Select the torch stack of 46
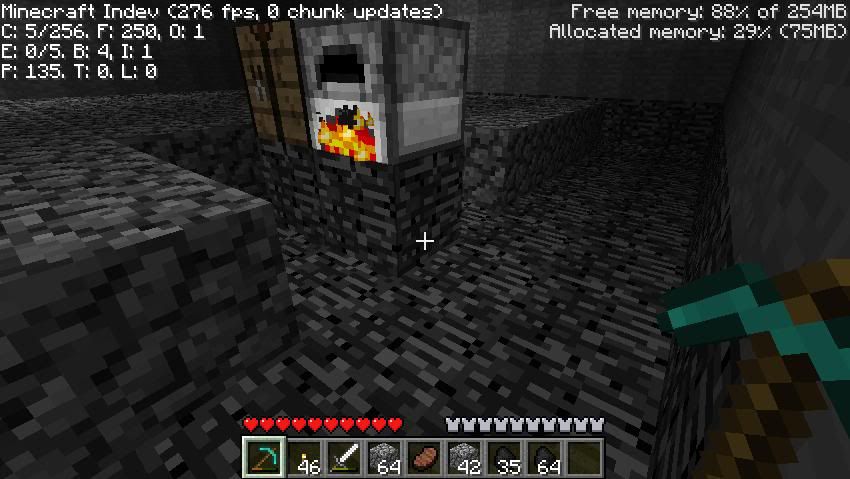The width and height of the screenshot is (850, 479). (304, 458)
